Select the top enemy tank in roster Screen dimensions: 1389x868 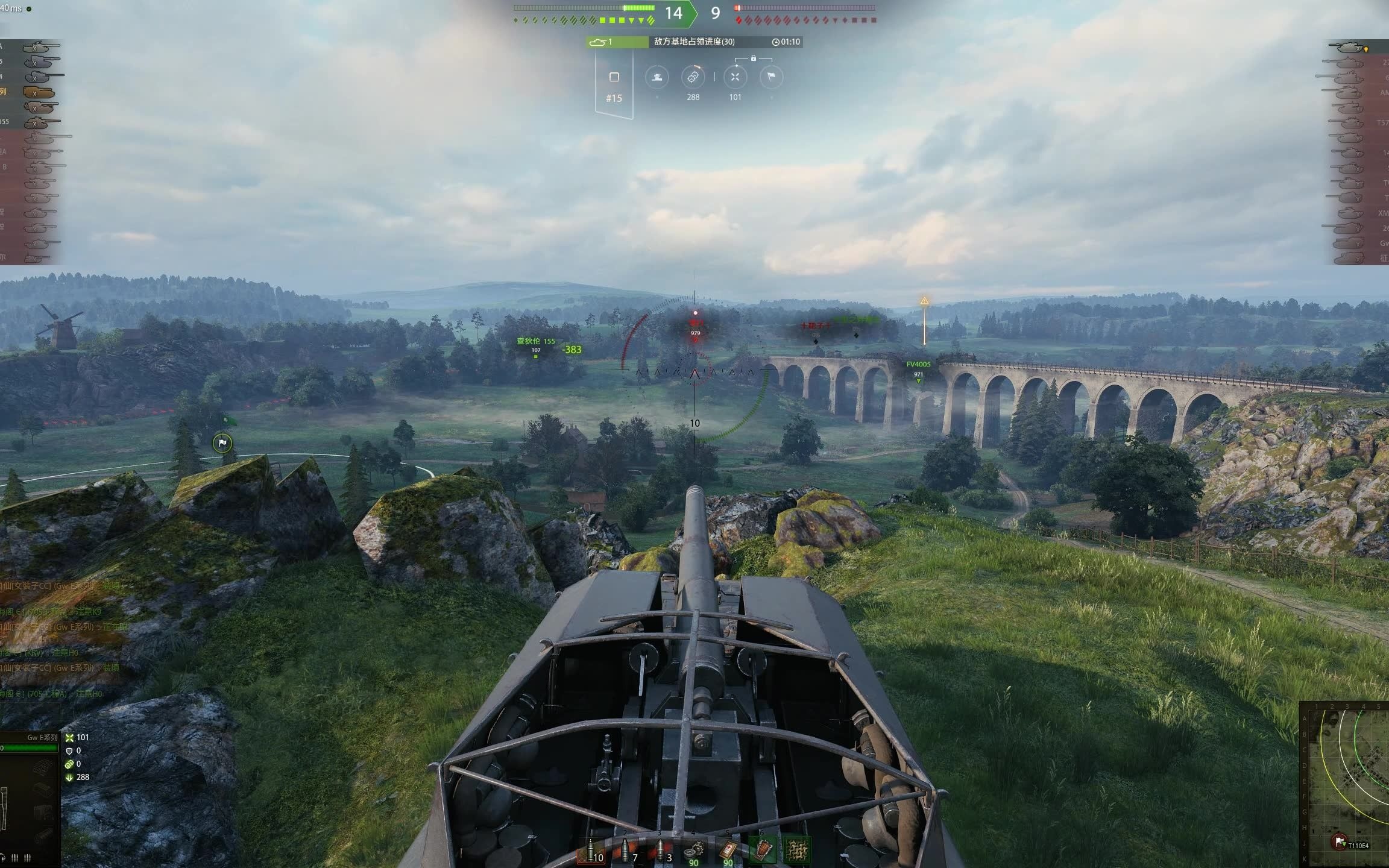click(1348, 48)
